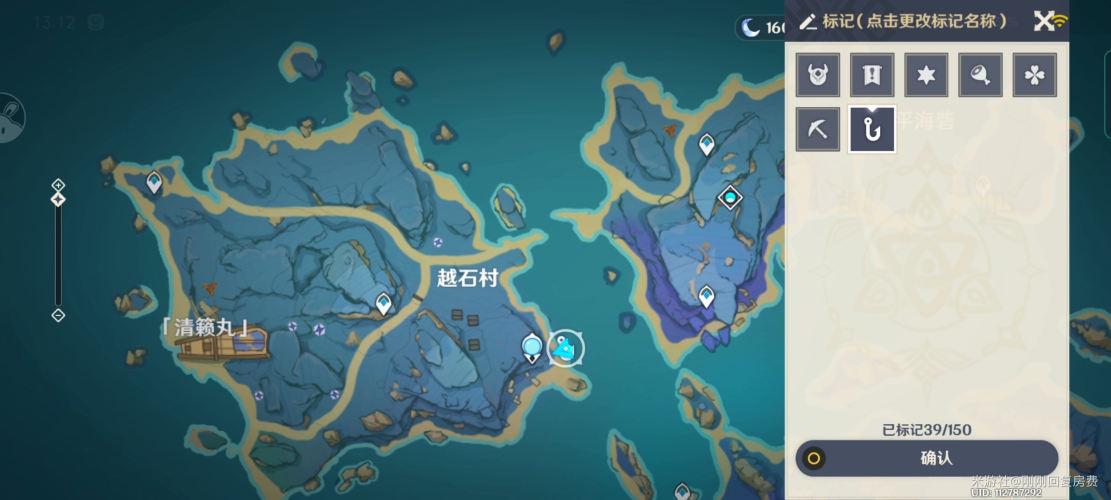Choose the horned monster marker icon
Image resolution: width=1111 pixels, height=500 pixels.
(818, 75)
